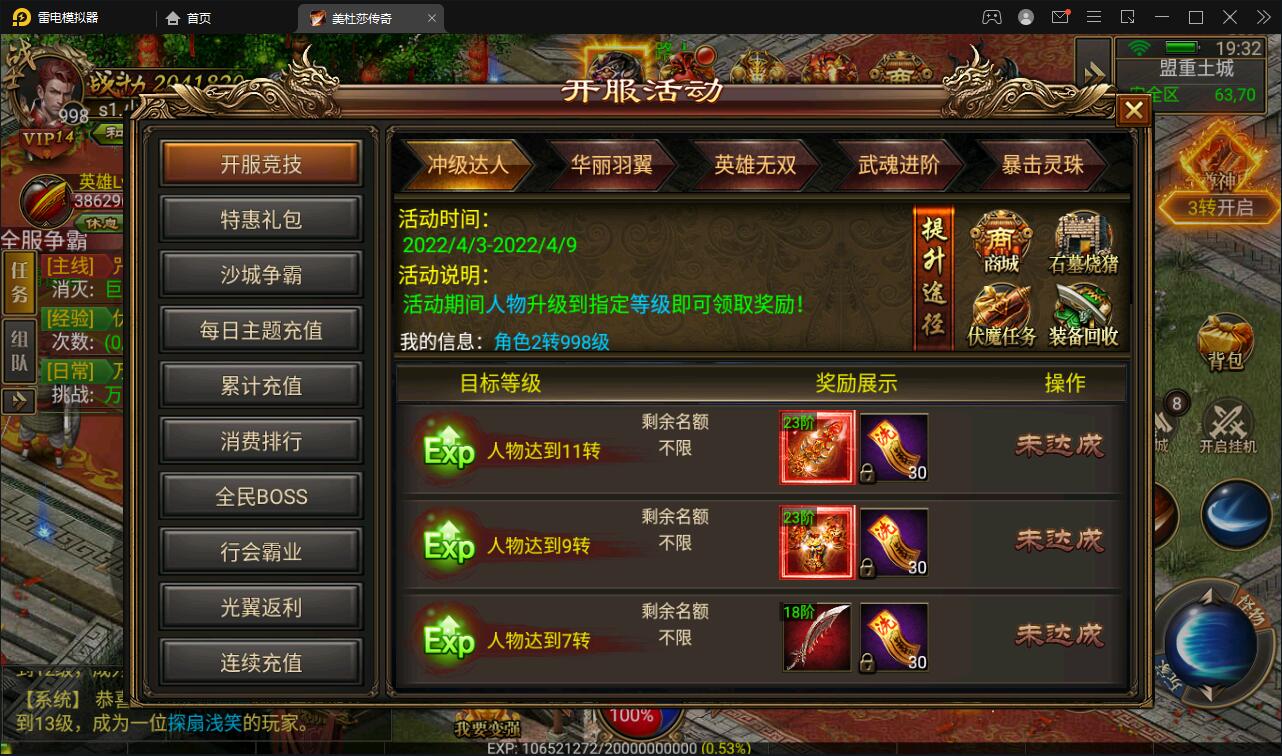Click the Exp icon beside 人物达到11转

coord(447,446)
